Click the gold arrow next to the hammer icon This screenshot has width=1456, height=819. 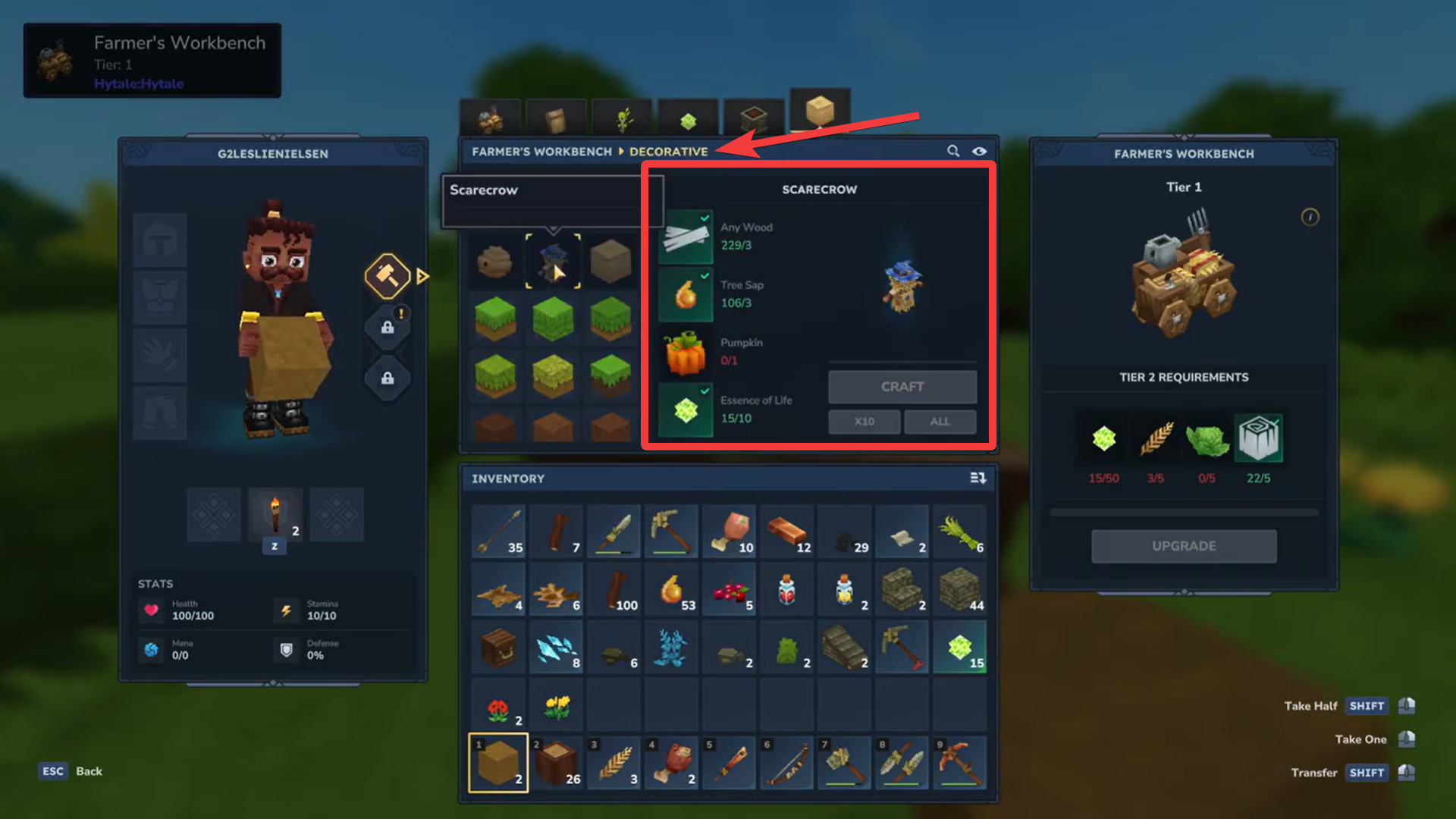[x=423, y=275]
